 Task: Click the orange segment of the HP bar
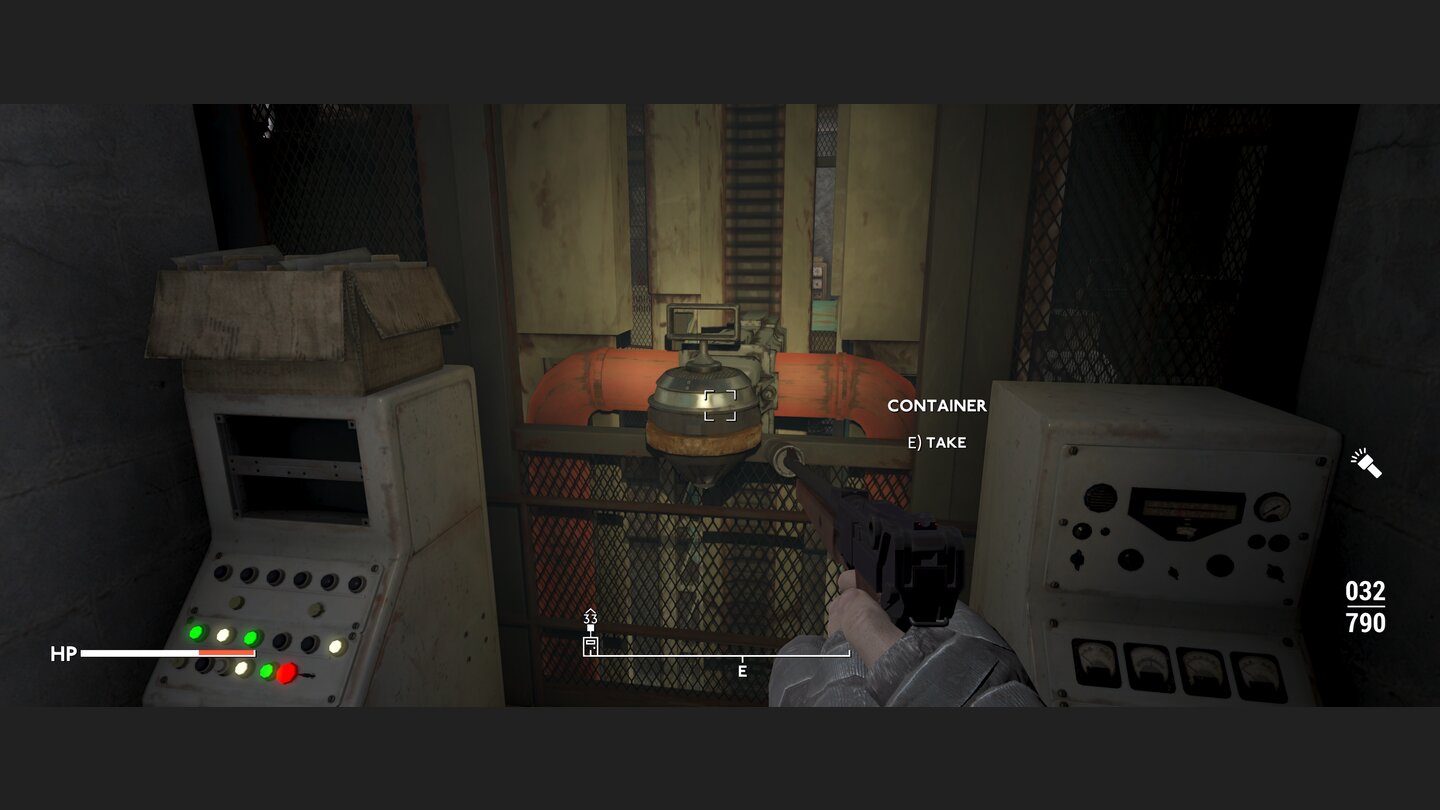pyautogui.click(x=225, y=652)
